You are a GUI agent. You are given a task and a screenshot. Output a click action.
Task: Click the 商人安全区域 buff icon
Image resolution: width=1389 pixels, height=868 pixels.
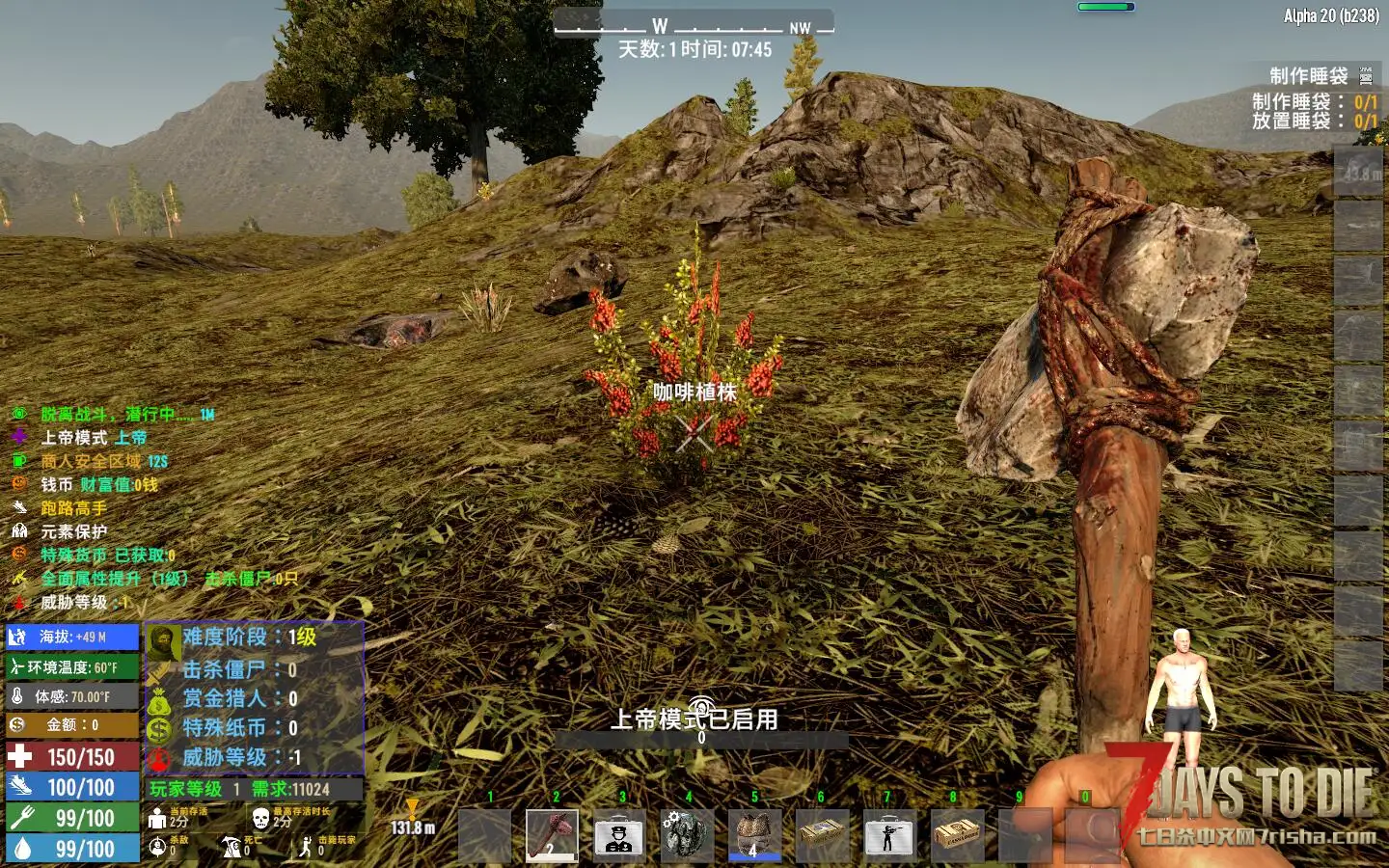(x=19, y=461)
